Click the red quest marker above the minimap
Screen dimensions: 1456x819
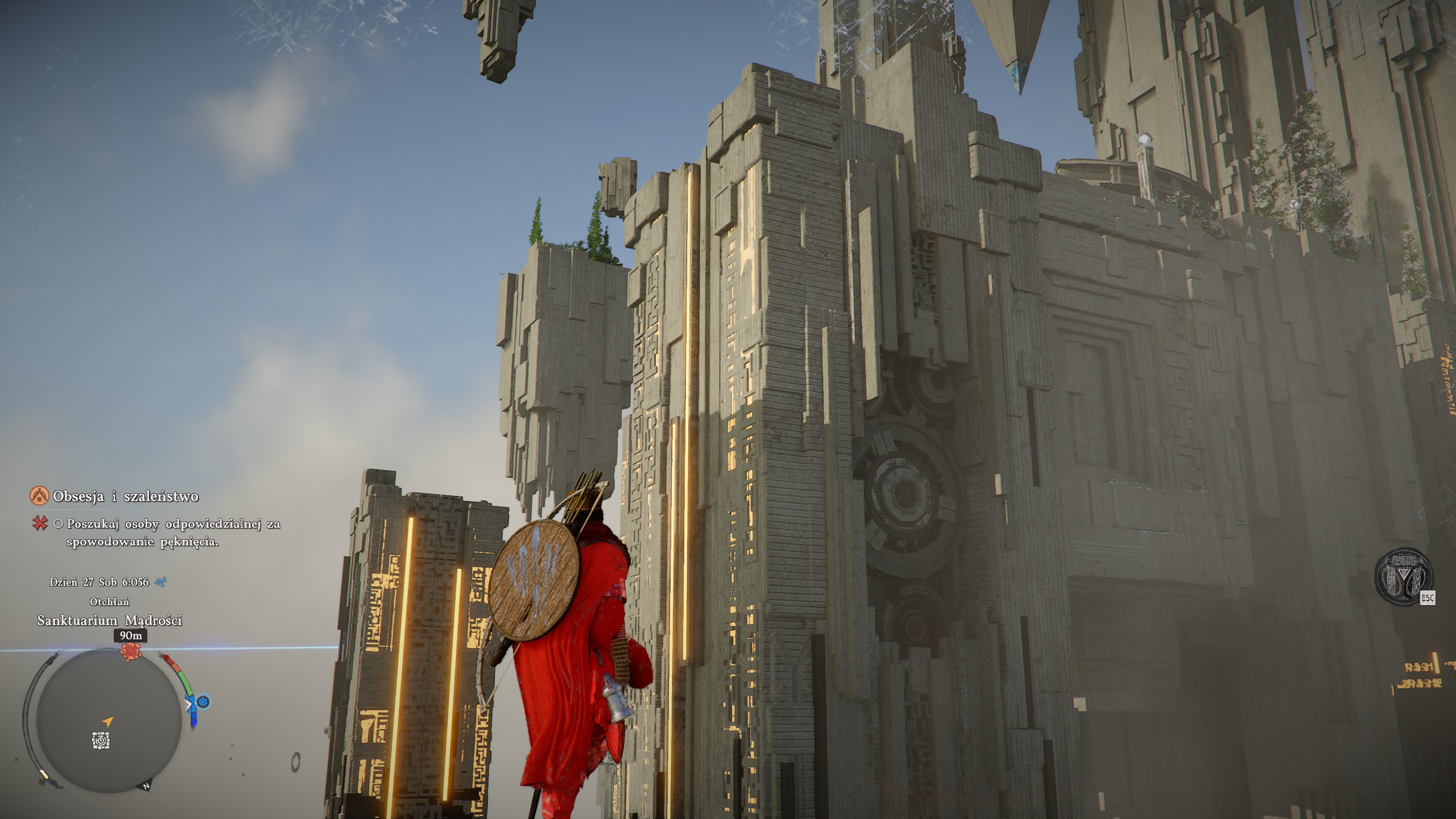pyautogui.click(x=131, y=652)
